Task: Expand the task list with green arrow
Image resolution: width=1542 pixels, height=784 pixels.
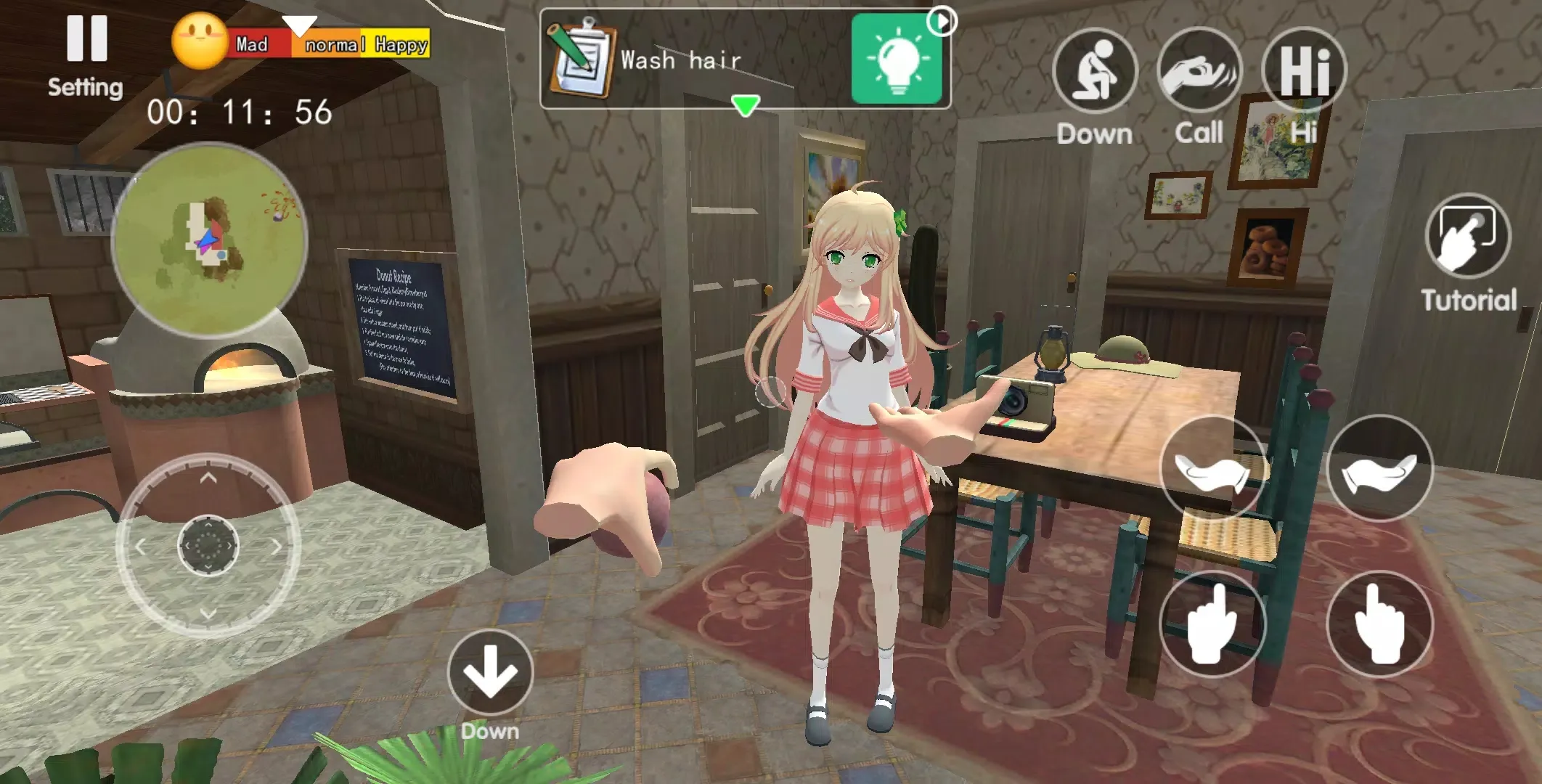Action: 745,106
